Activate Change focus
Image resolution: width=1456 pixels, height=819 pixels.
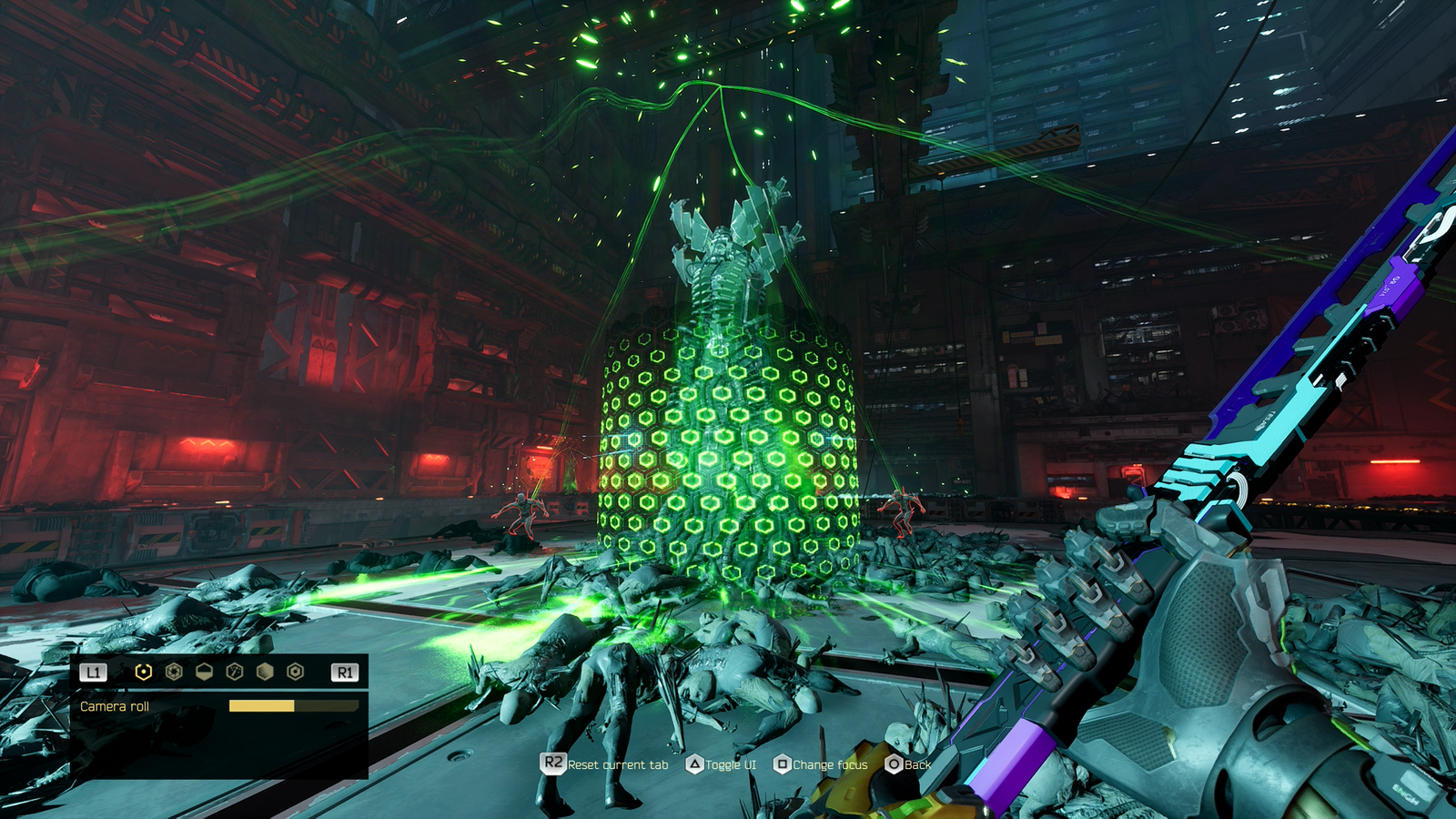[829, 765]
